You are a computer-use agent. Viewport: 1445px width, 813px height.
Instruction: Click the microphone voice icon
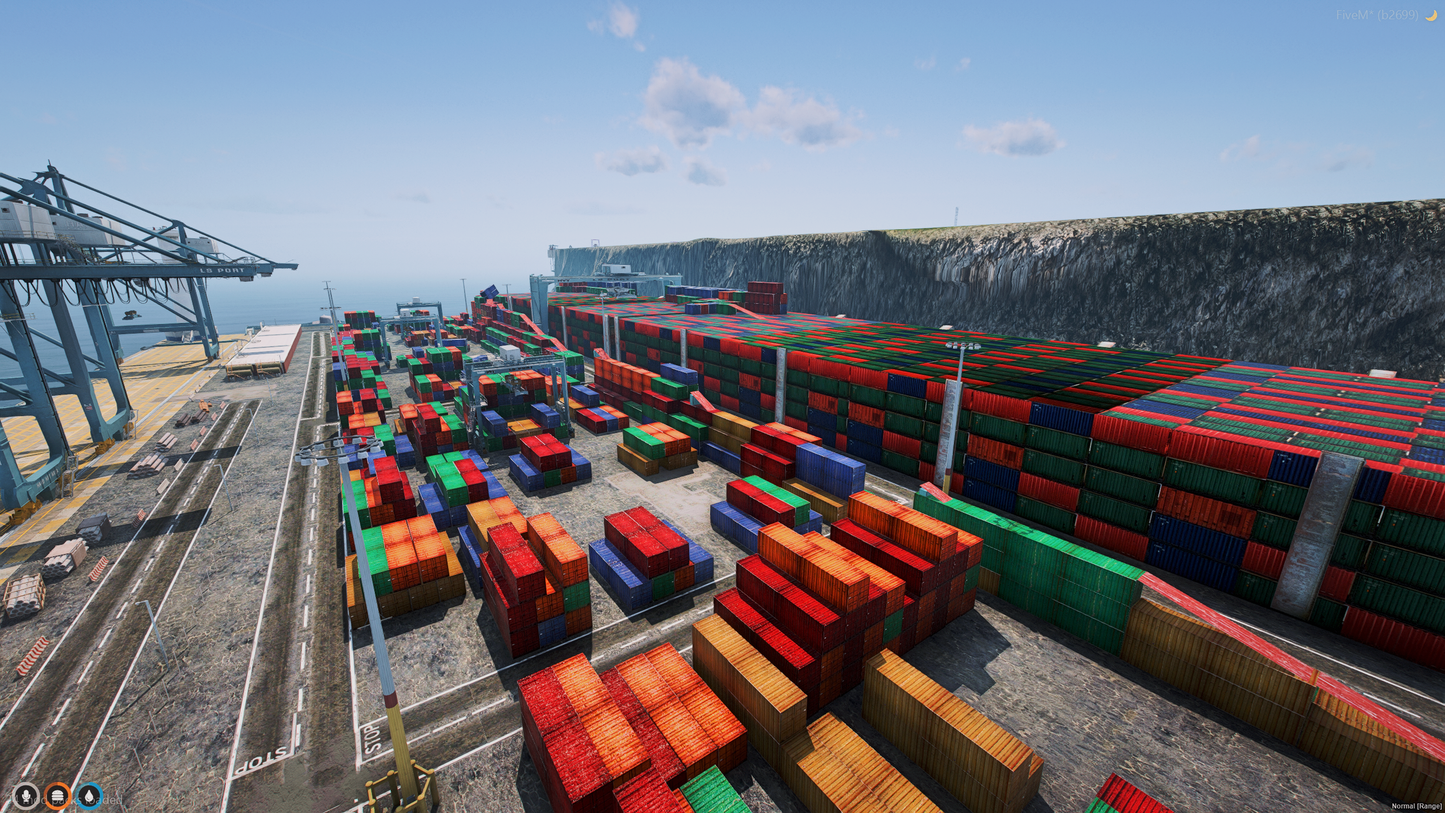(26, 796)
